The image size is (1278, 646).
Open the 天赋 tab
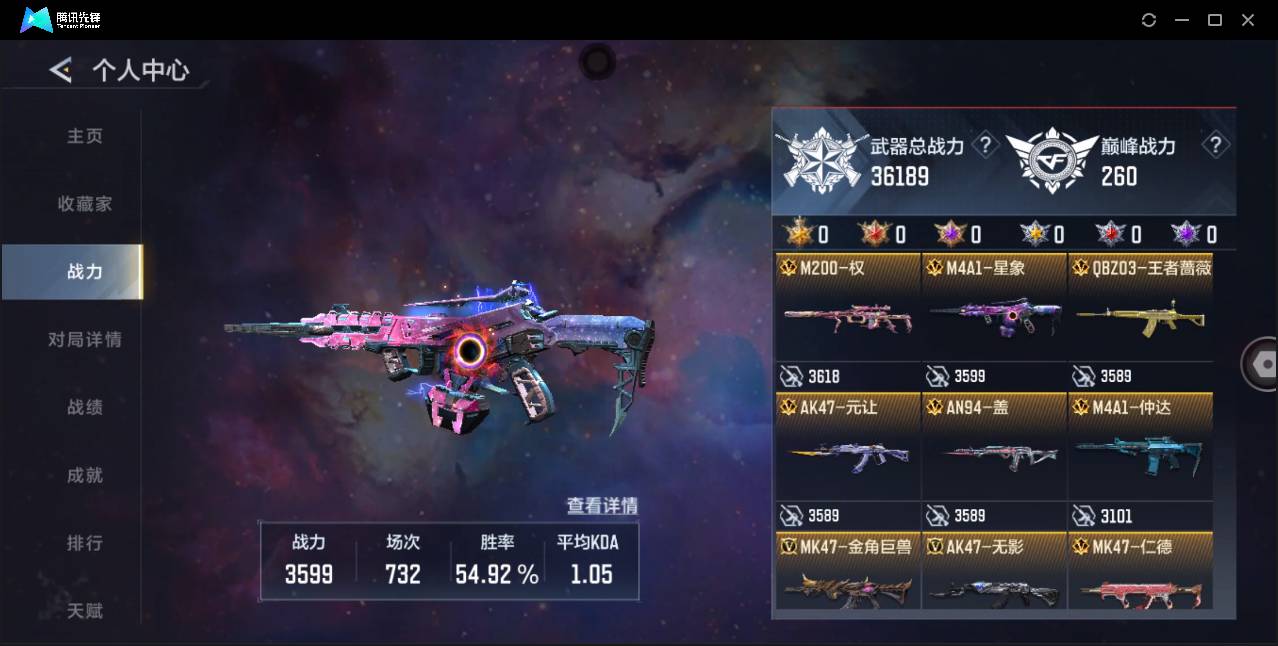tap(85, 610)
